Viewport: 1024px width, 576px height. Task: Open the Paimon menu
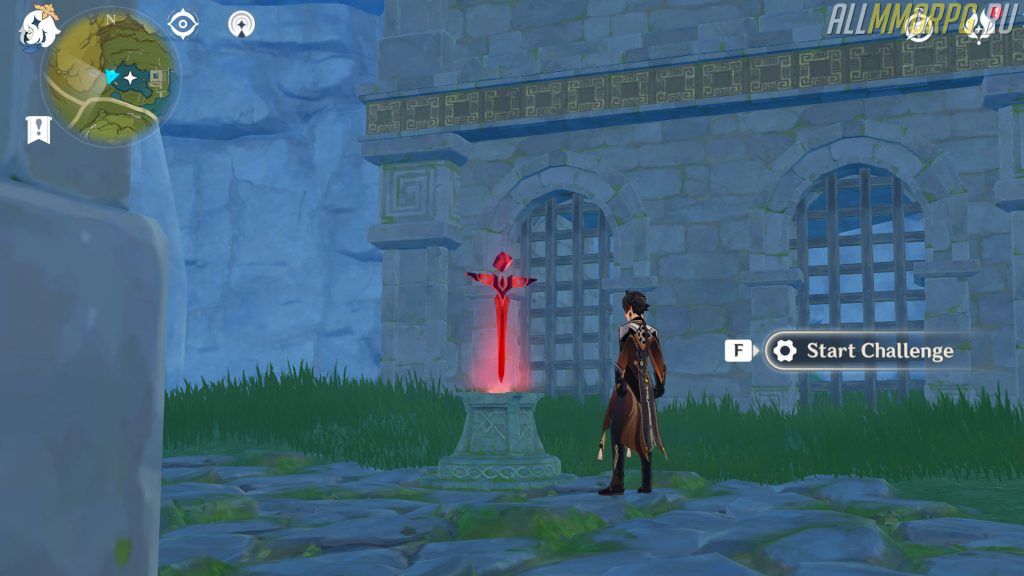[38, 28]
